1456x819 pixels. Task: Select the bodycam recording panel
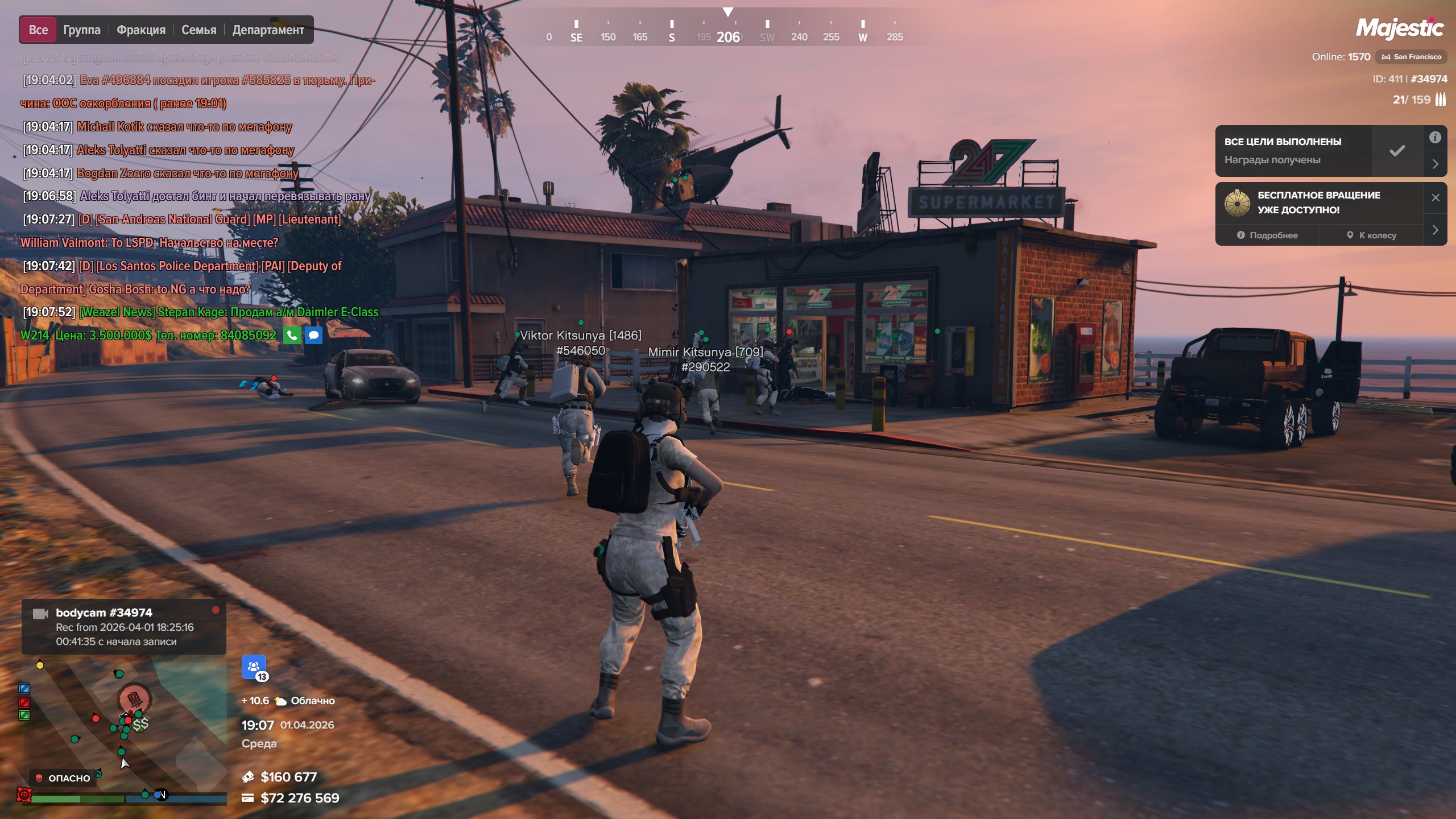124,627
